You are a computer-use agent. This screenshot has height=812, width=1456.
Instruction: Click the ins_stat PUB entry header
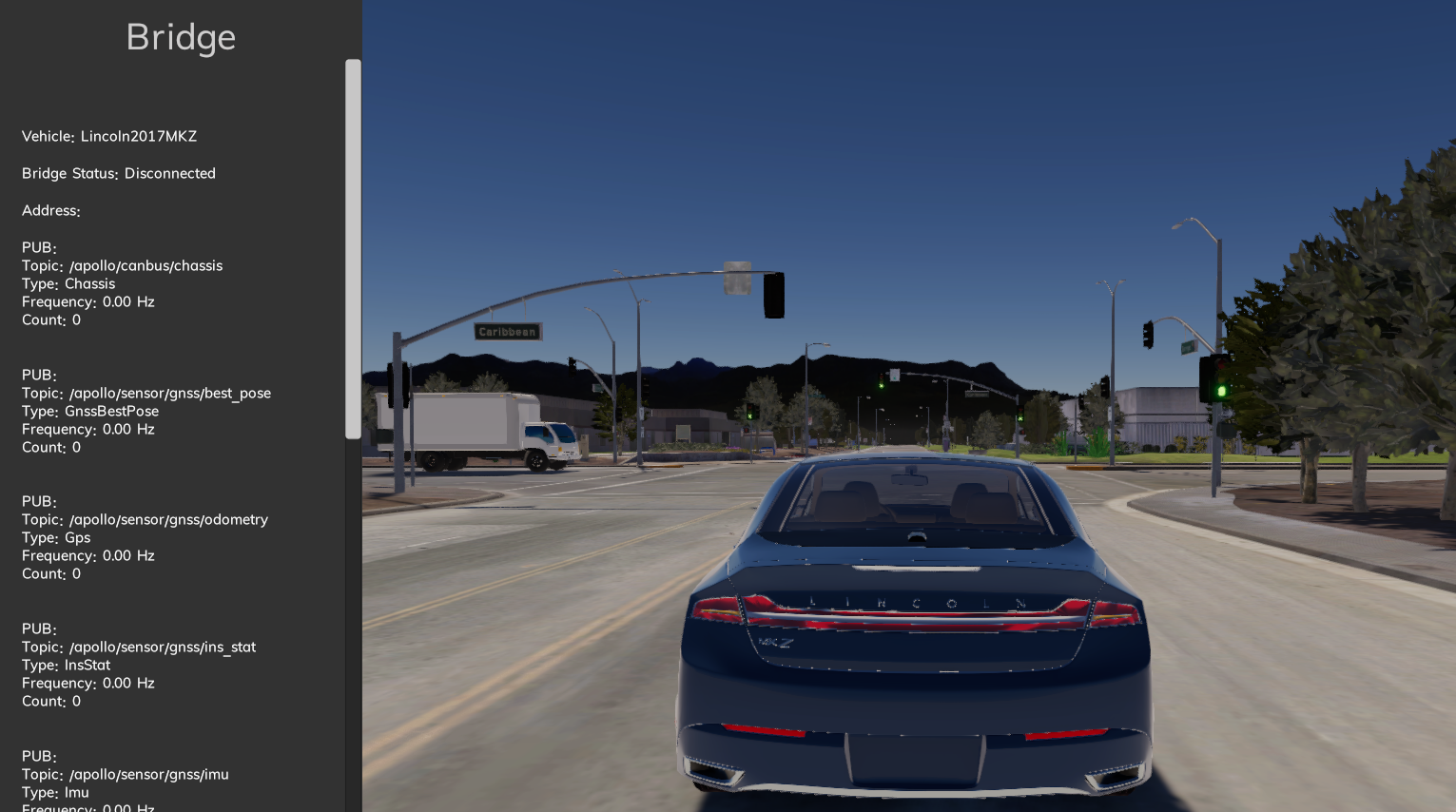[35, 628]
